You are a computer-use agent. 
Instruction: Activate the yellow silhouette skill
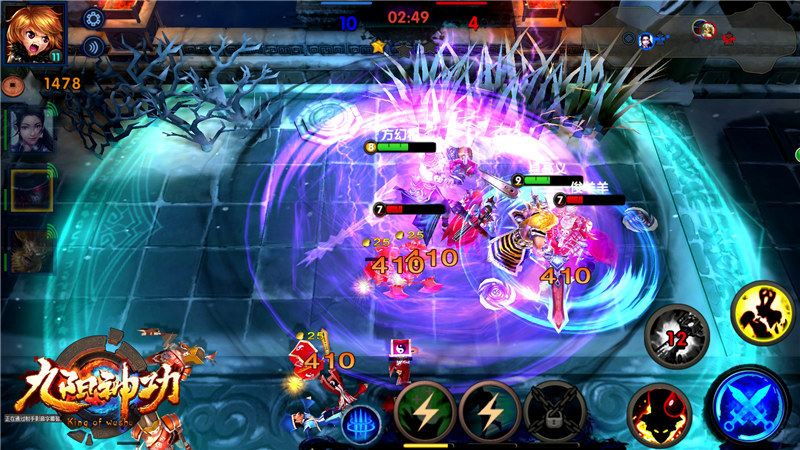coord(764,314)
